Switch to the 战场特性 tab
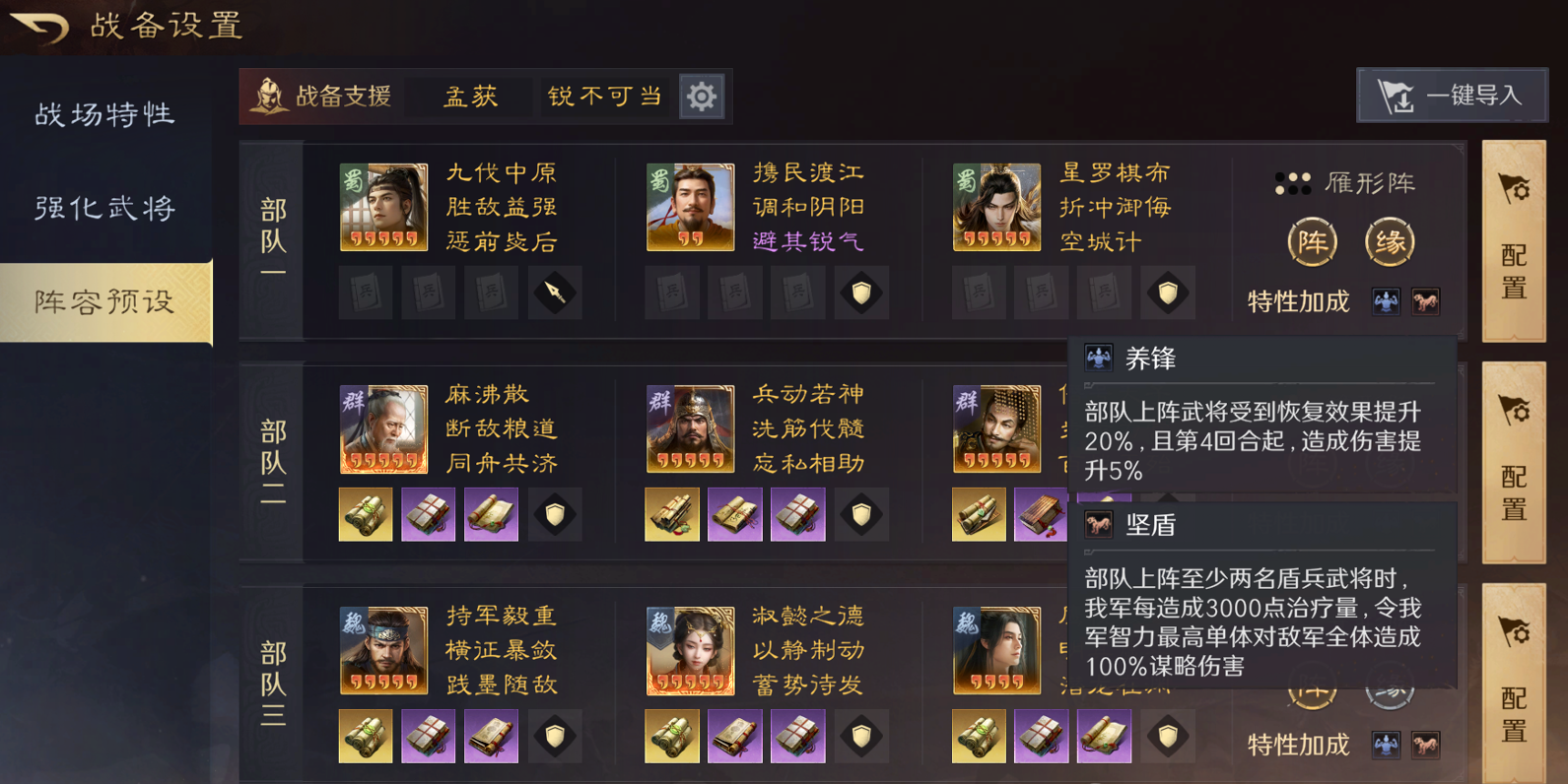 105,114
